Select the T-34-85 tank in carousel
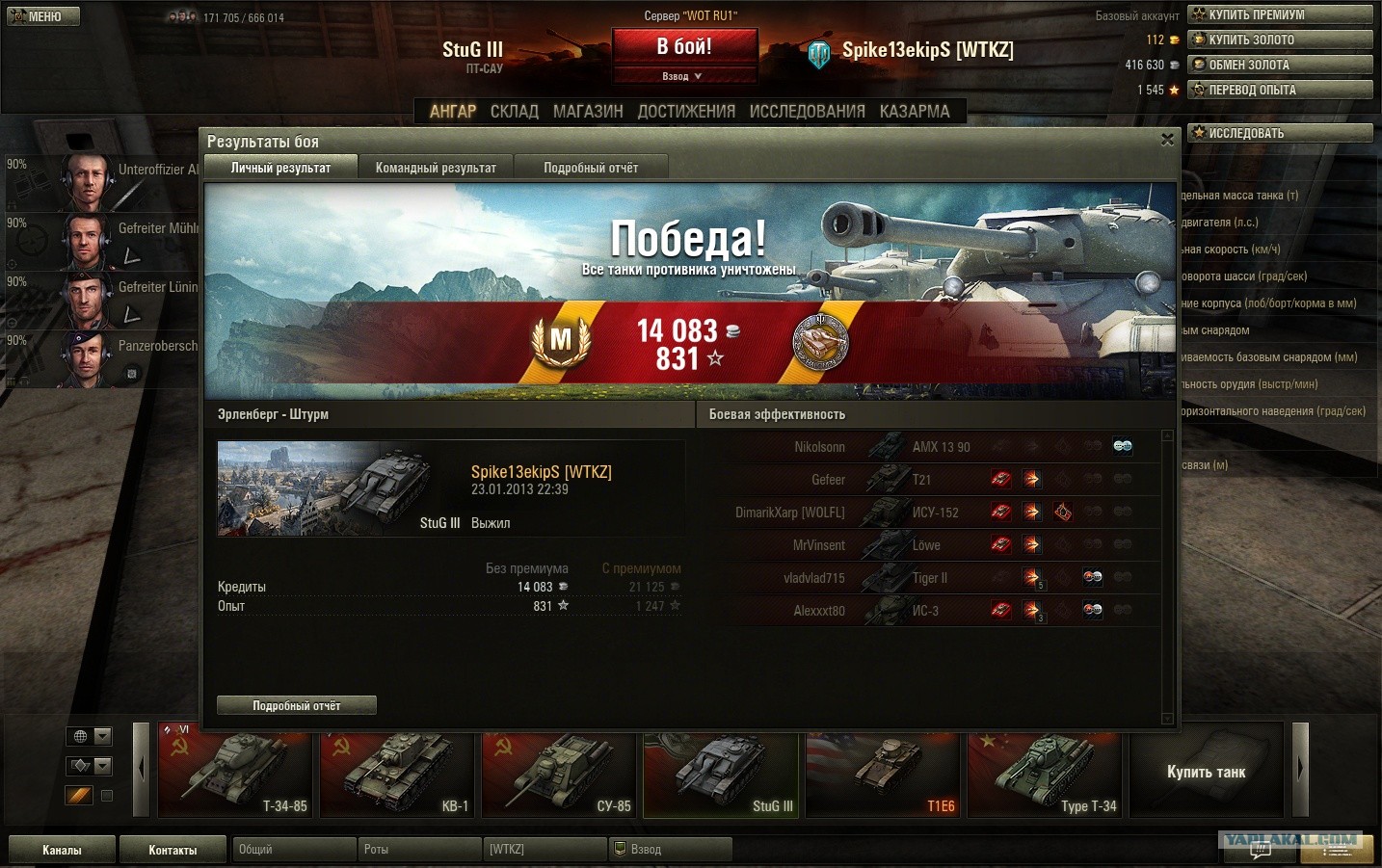This screenshot has width=1382, height=868. tap(236, 771)
